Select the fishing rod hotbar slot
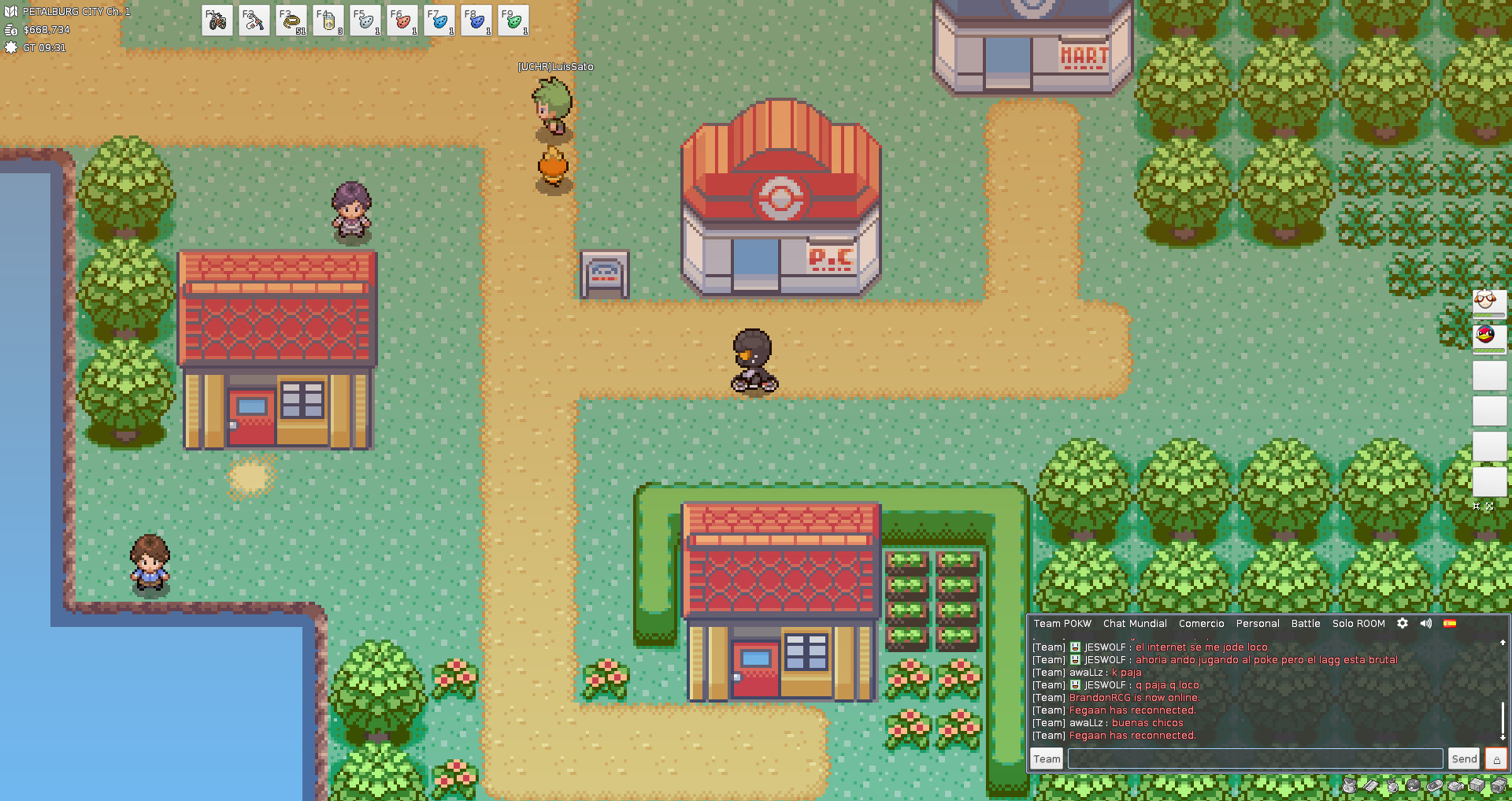The image size is (1512, 801). pyautogui.click(x=254, y=21)
